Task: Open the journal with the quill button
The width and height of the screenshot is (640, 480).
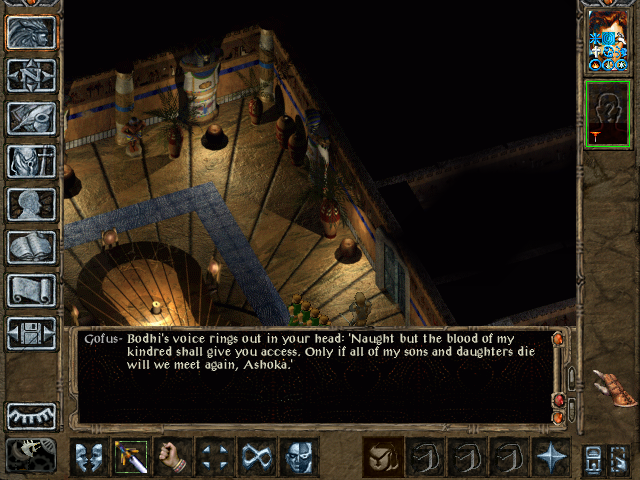Action: (x=31, y=118)
